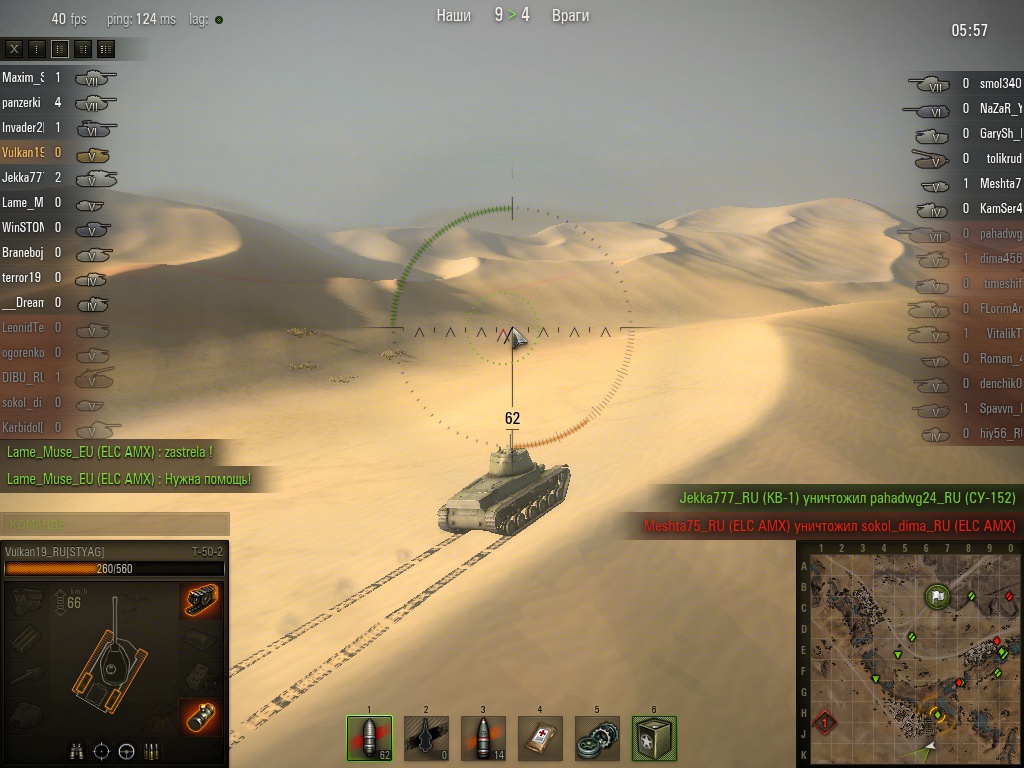
Task: Click the minimap
Action: click(x=910, y=655)
